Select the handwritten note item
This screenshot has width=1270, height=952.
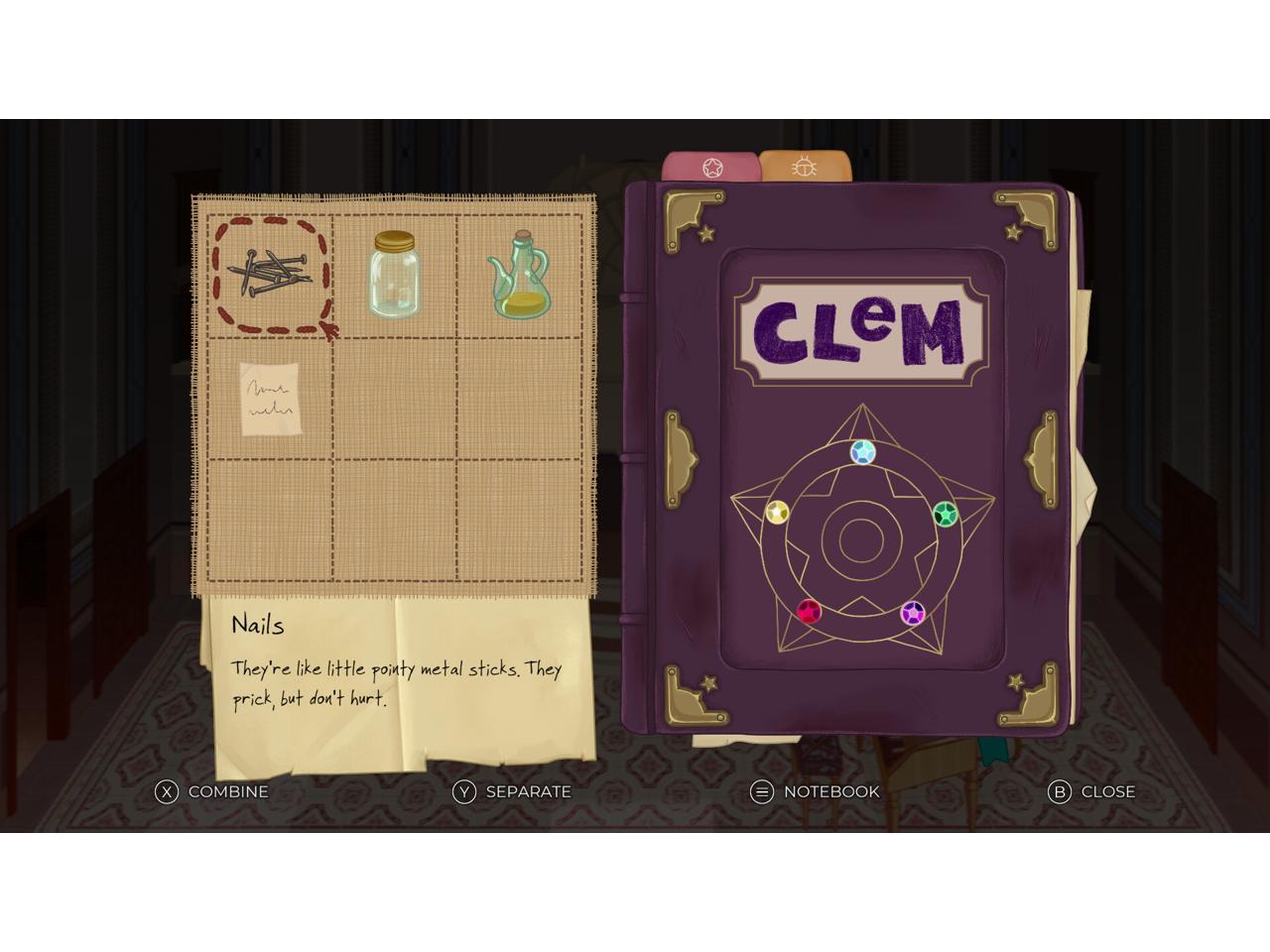(x=270, y=399)
